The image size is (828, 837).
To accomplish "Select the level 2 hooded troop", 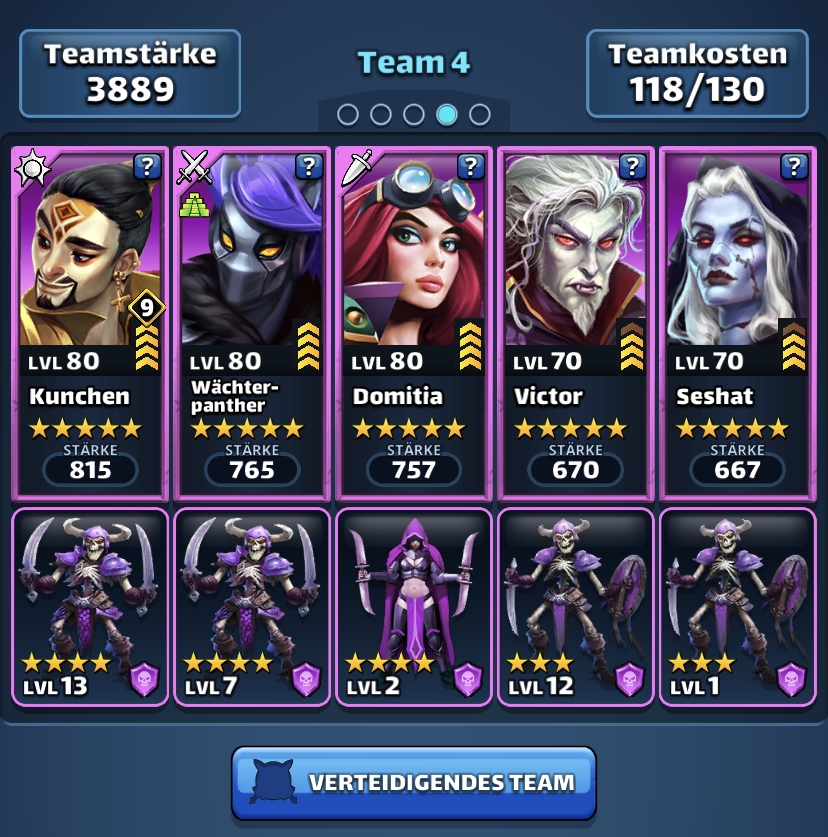I will pyautogui.click(x=414, y=606).
